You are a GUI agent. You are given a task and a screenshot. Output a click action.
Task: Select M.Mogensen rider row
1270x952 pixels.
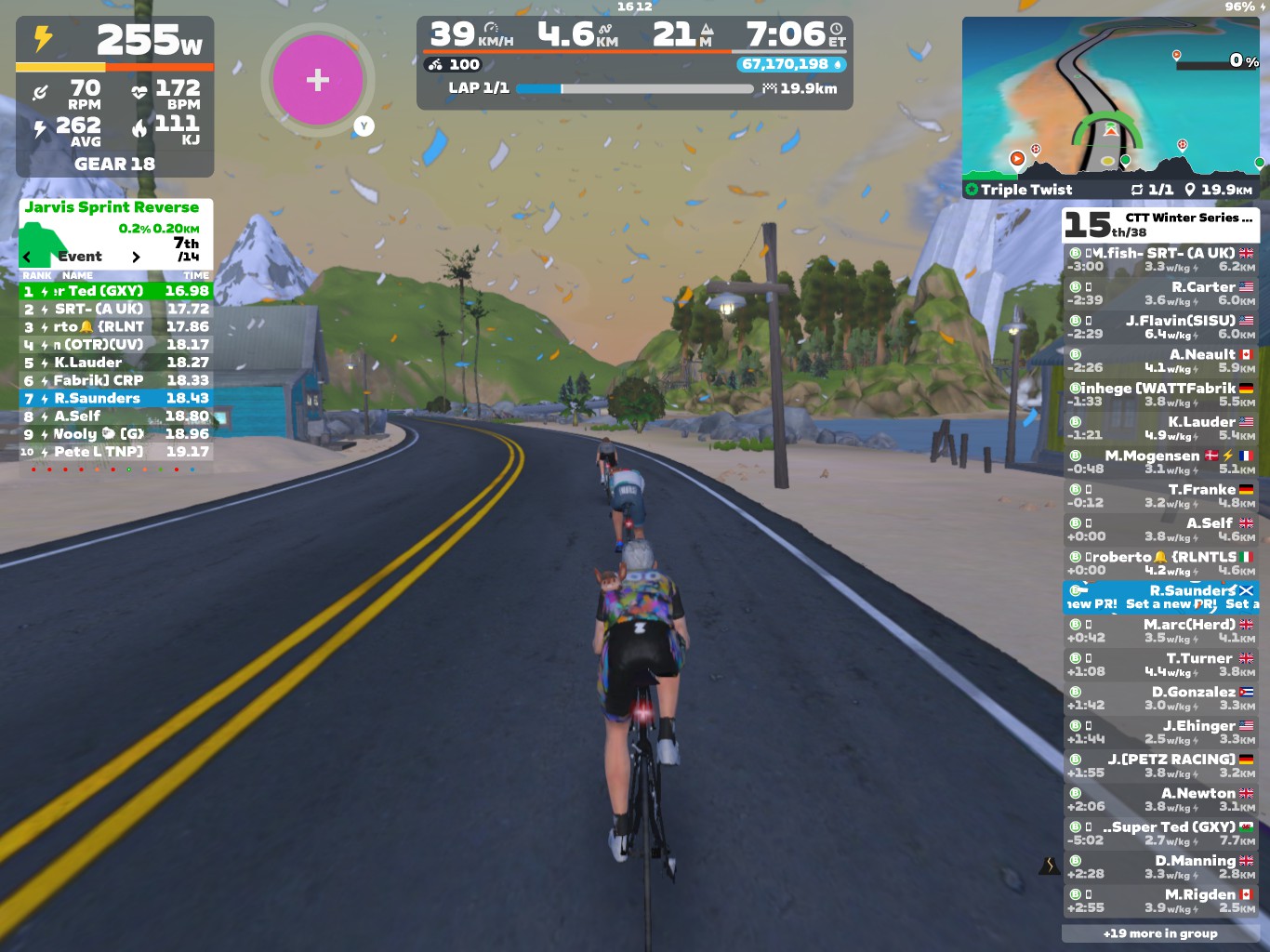point(1160,462)
